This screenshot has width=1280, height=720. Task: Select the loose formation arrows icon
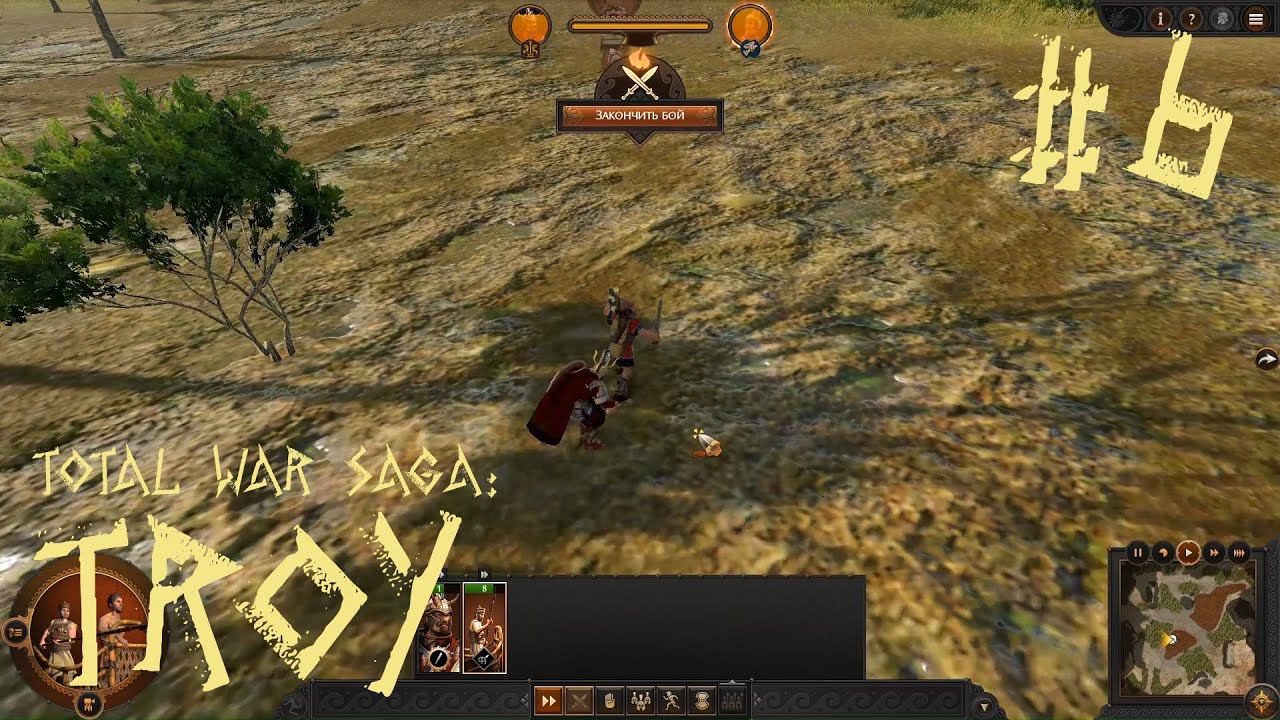tap(730, 700)
